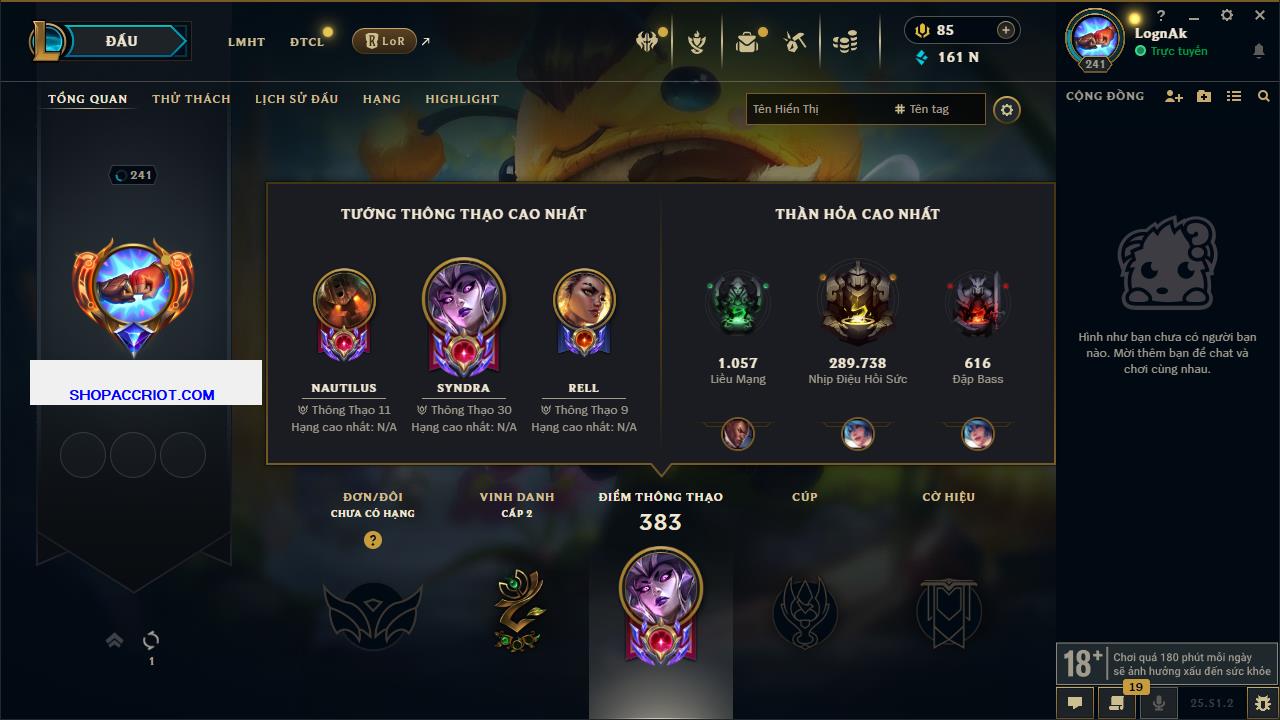Open the loot hammer icon
Screen dimensions: 1280x720
tap(795, 42)
